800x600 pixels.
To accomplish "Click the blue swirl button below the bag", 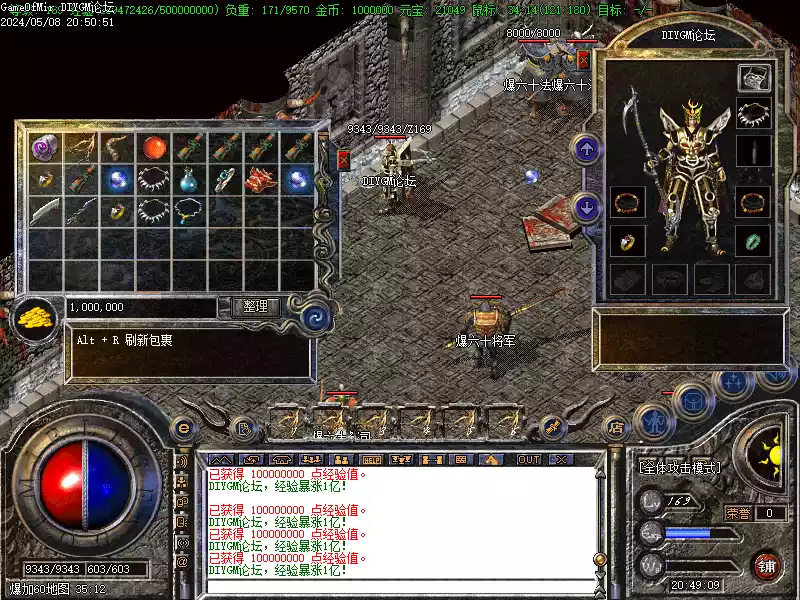I will coord(317,318).
